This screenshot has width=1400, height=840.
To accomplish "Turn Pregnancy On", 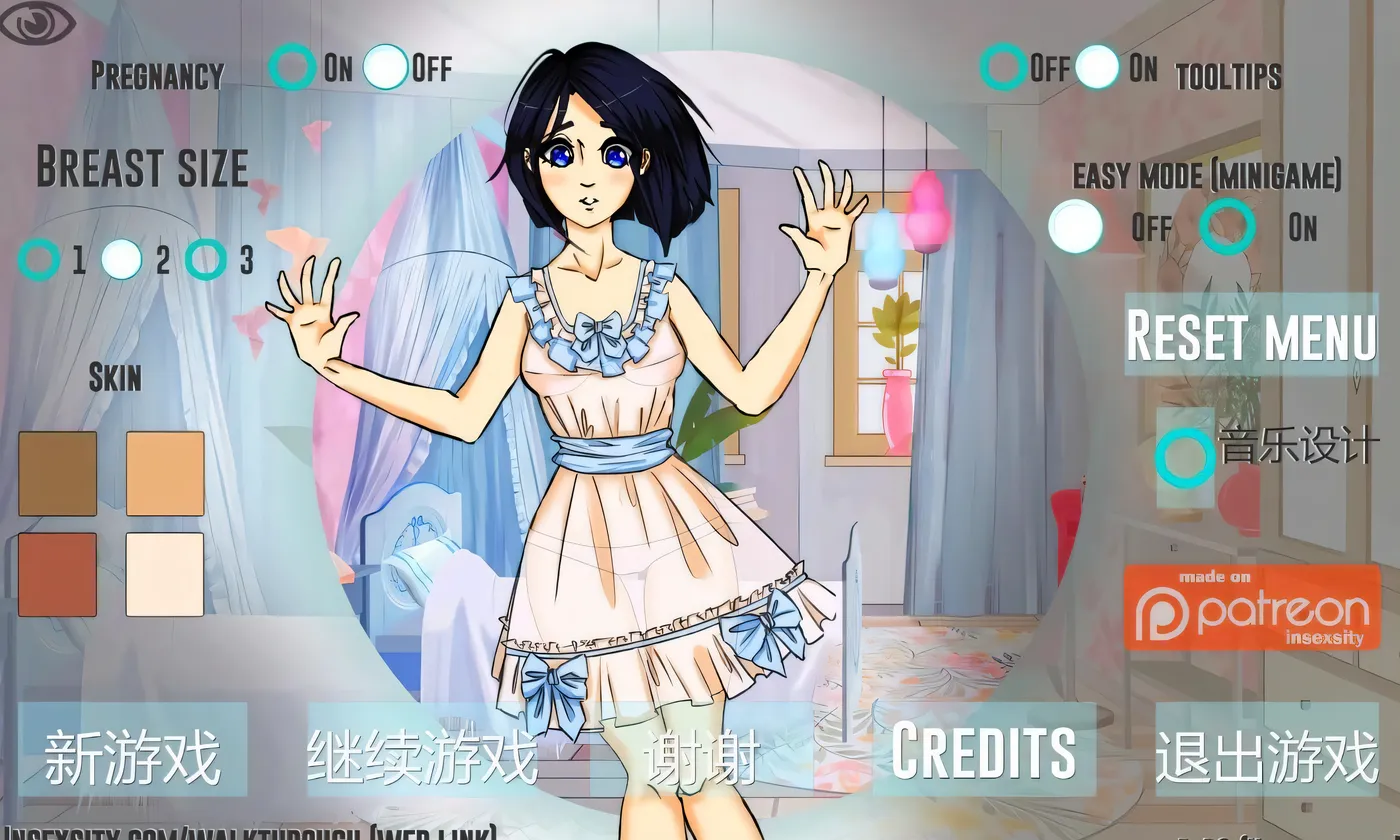I will pos(292,65).
